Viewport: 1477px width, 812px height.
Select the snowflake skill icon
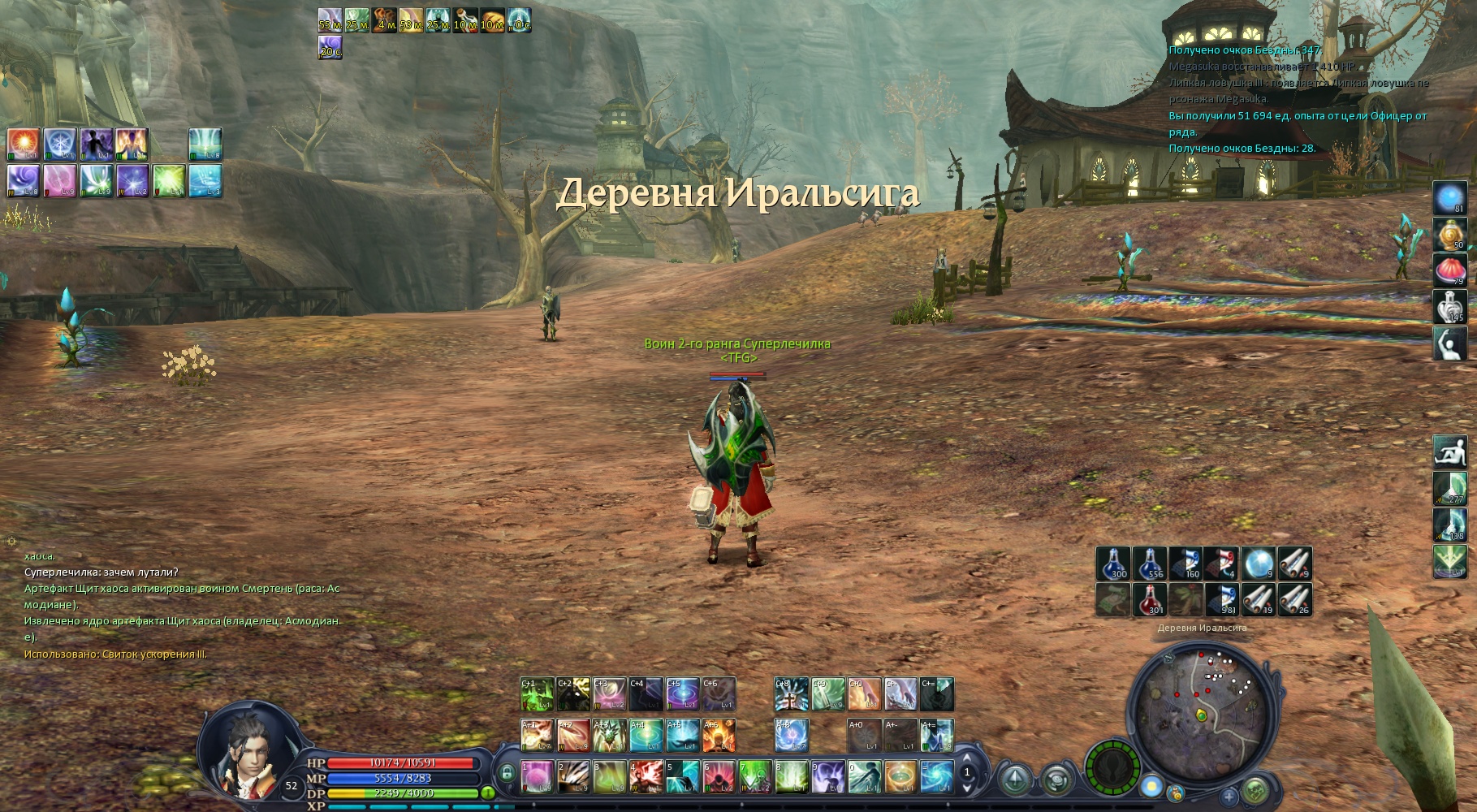(60, 143)
